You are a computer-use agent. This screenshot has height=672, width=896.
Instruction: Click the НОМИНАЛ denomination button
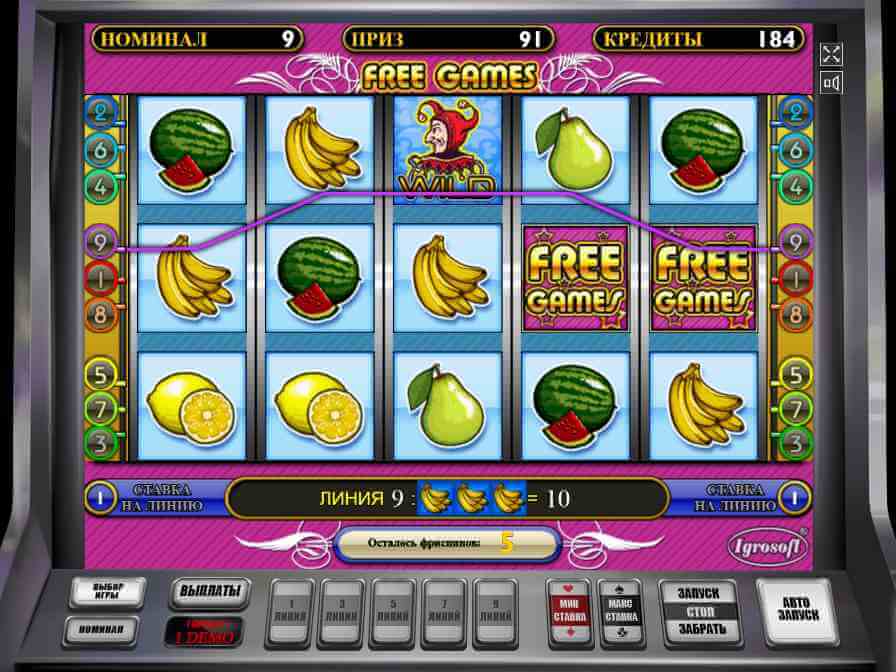tap(104, 630)
